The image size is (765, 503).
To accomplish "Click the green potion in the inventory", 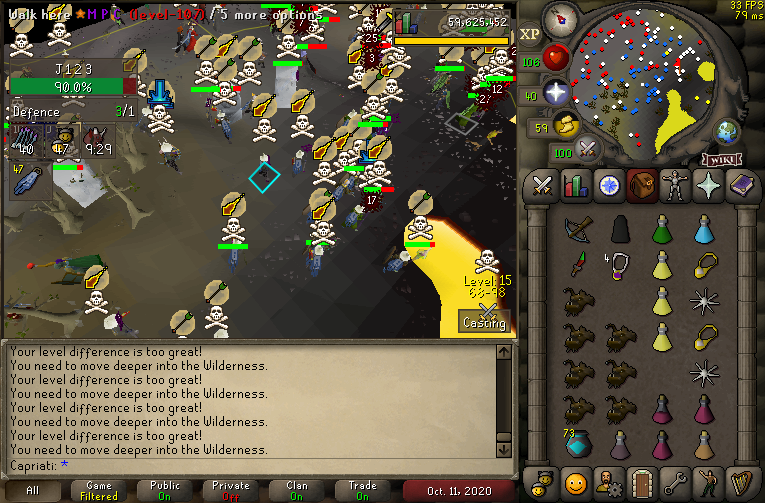I will [661, 231].
